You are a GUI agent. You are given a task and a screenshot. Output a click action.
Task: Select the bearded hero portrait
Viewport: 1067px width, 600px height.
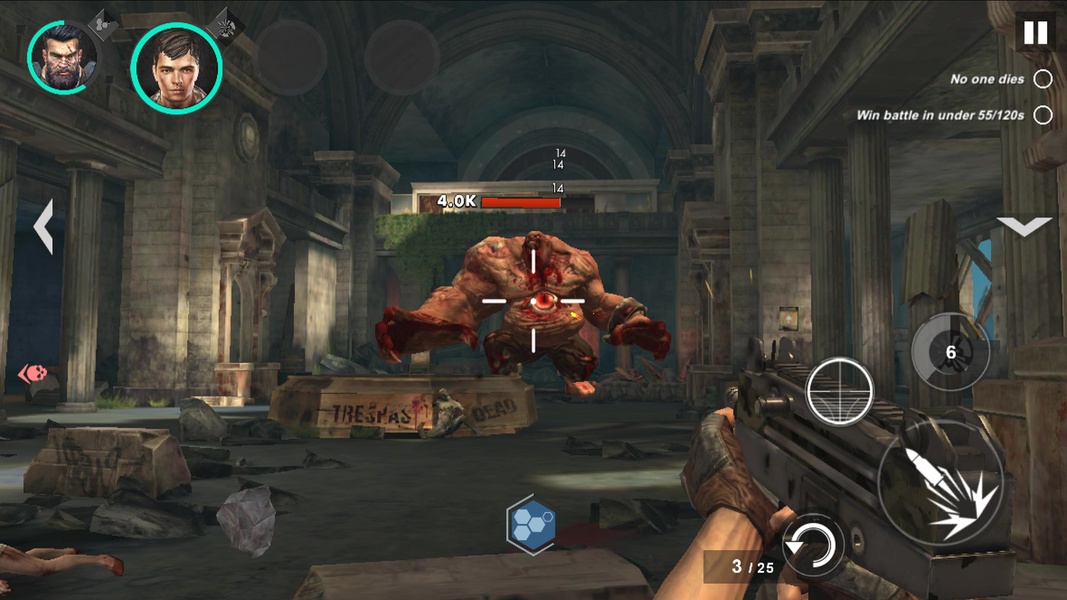coord(63,57)
